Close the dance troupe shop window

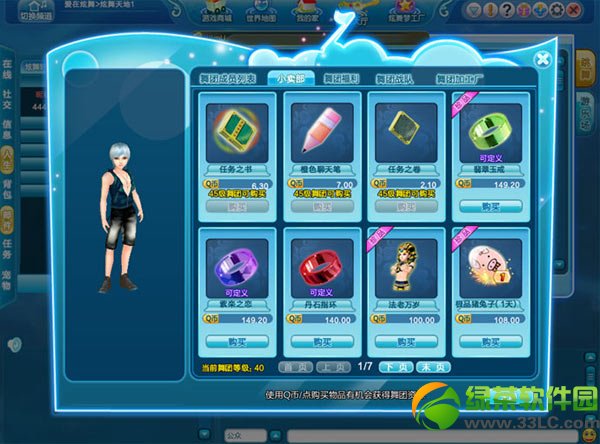542,59
